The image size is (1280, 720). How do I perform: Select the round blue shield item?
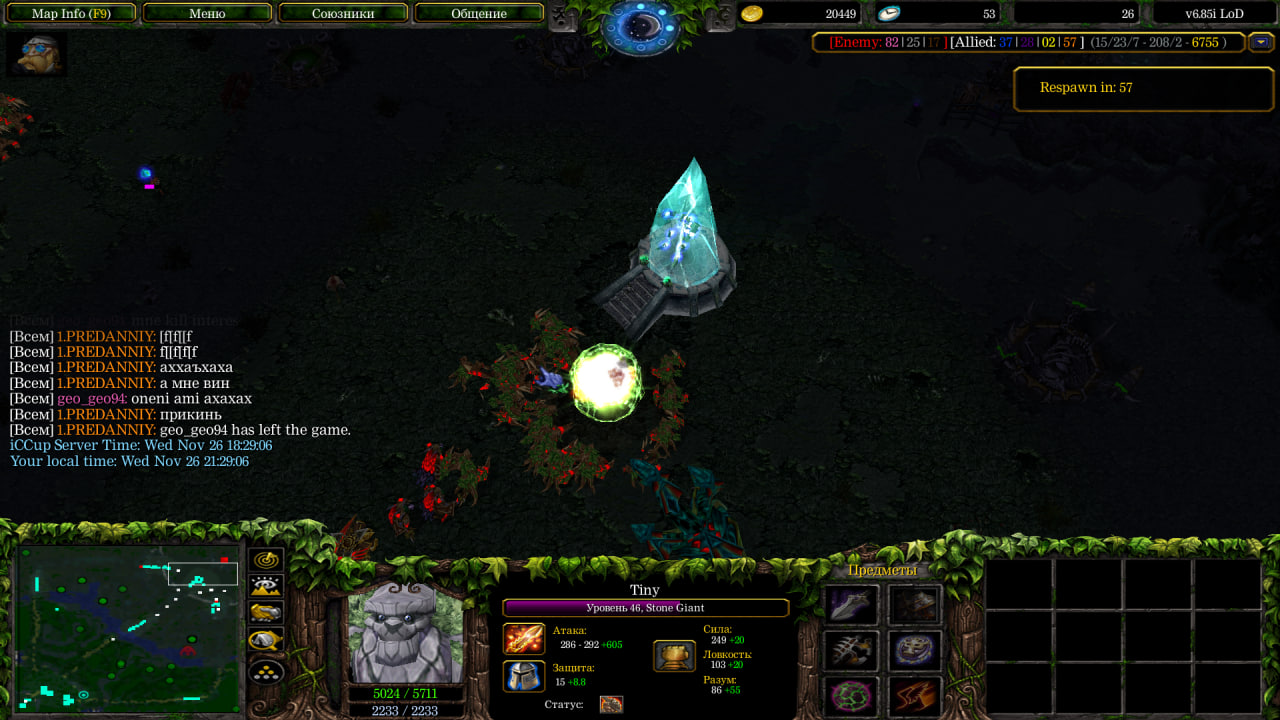click(915, 651)
